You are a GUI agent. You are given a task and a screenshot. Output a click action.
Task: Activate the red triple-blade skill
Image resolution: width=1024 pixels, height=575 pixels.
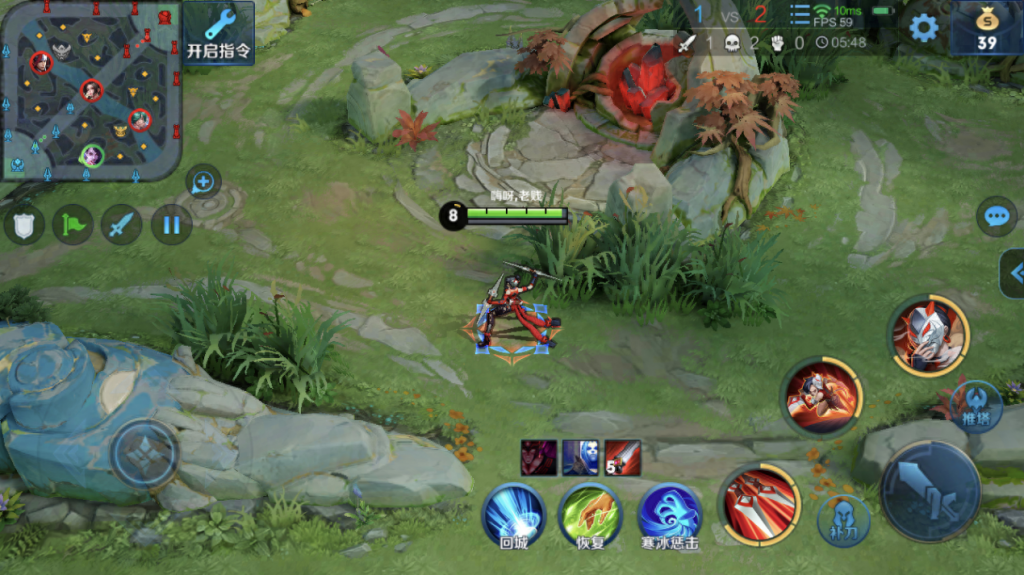[760, 505]
